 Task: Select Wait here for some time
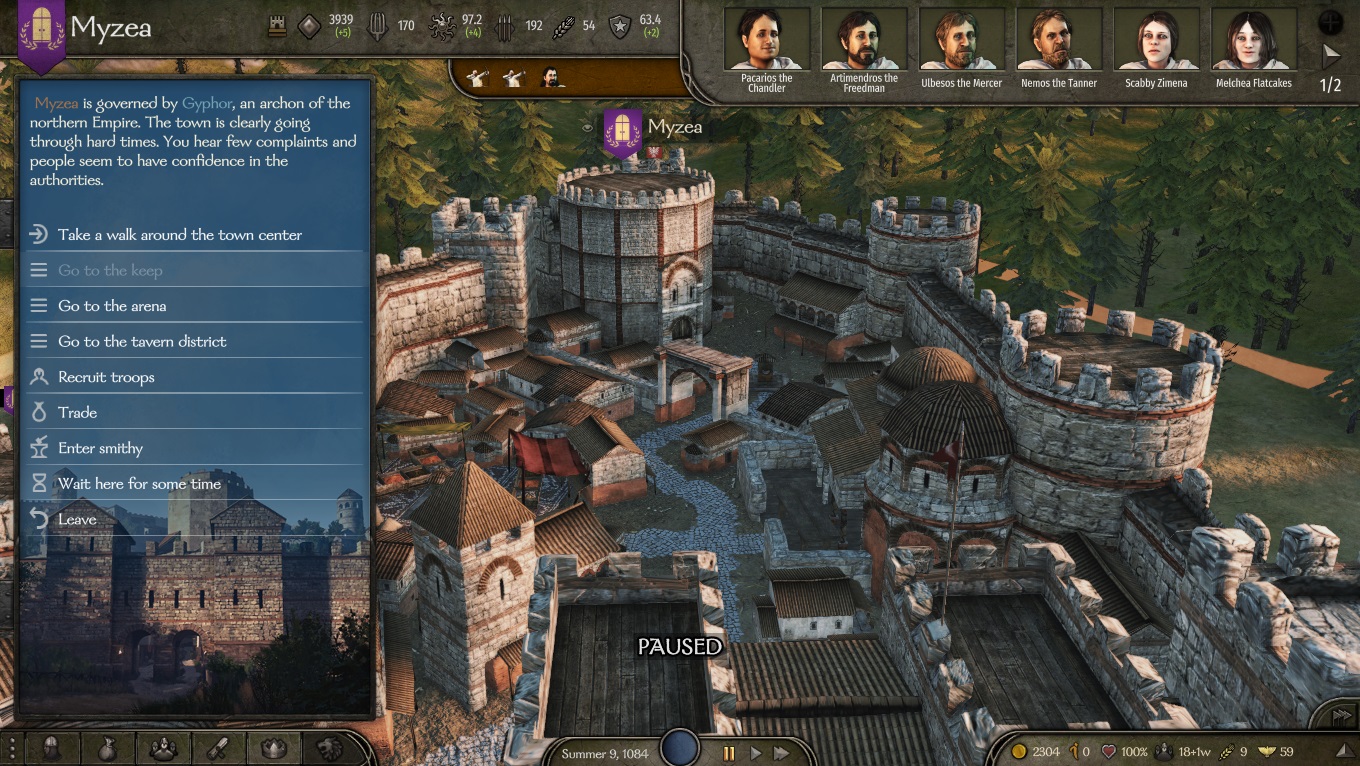pyautogui.click(x=139, y=484)
